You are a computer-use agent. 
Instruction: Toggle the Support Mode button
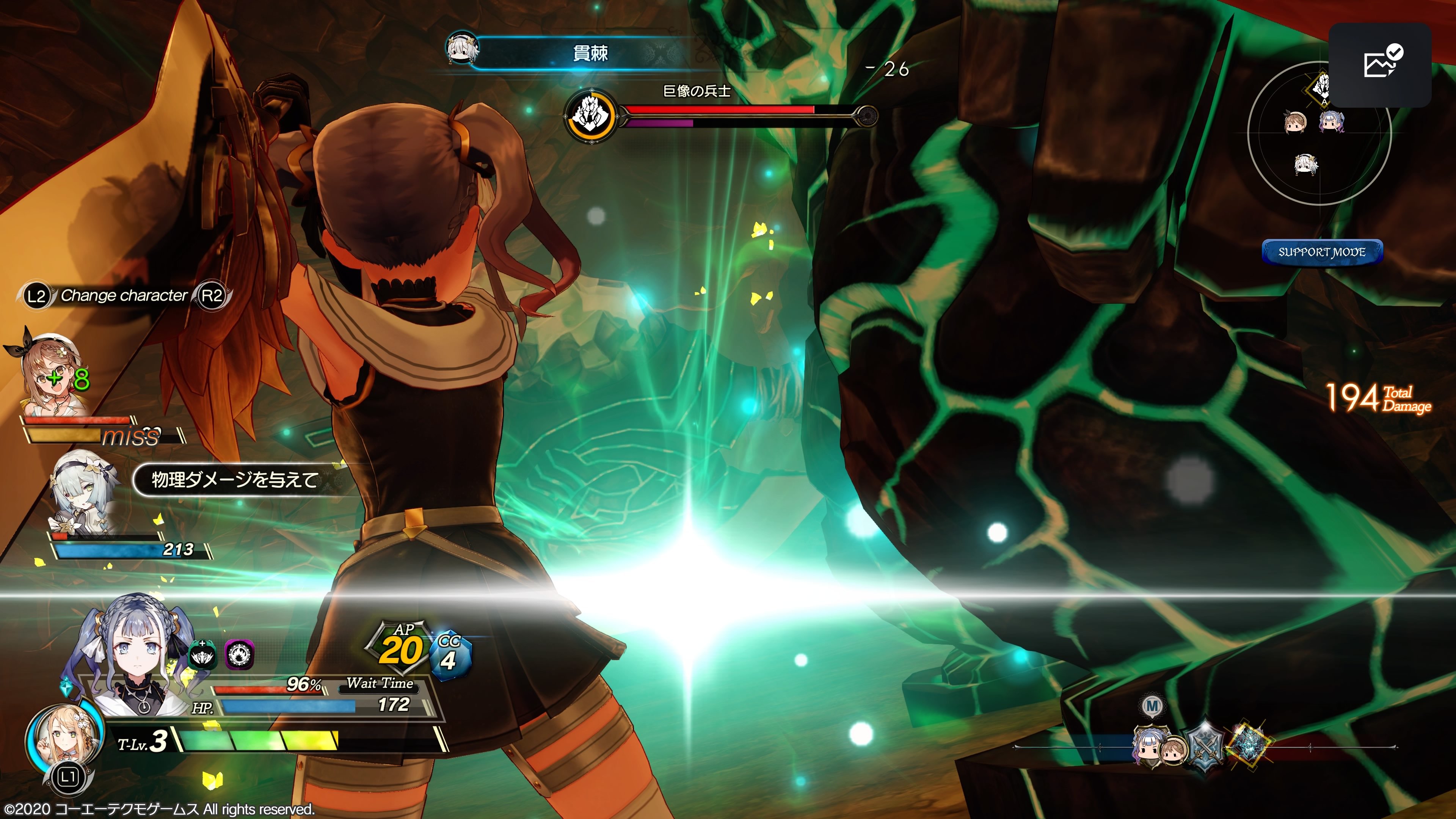[1322, 252]
